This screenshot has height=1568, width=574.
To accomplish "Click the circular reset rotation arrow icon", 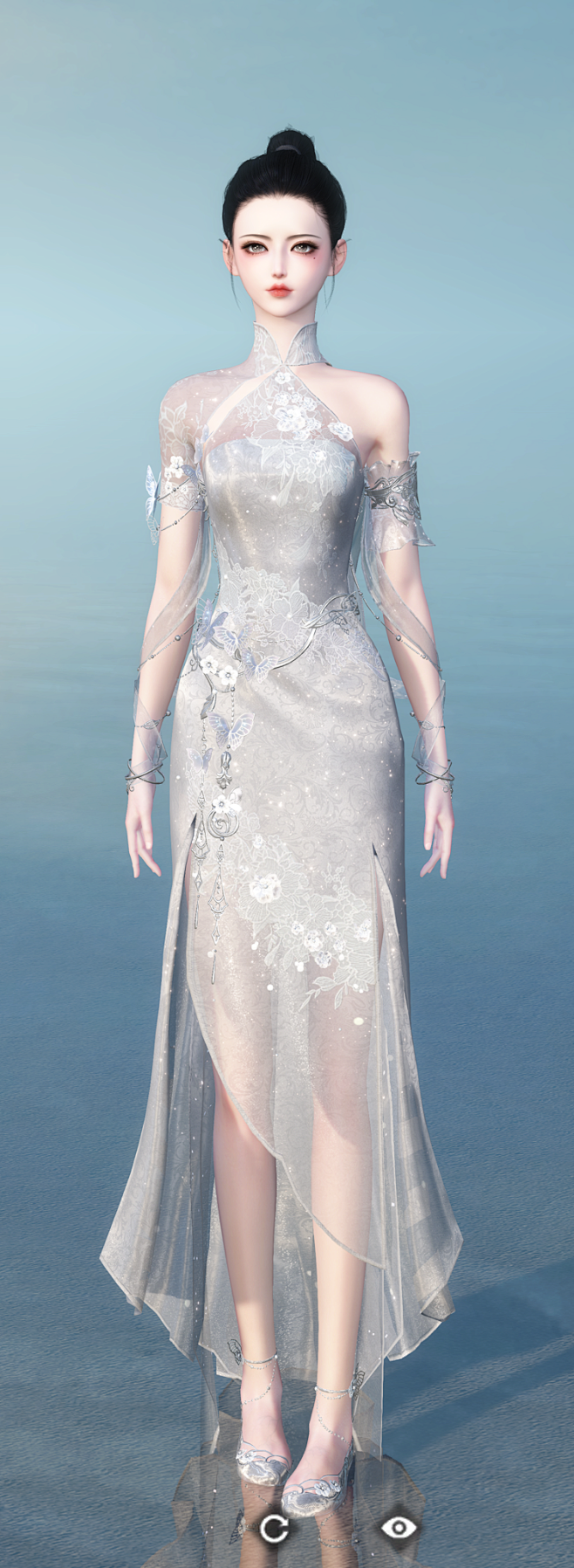I will click(274, 1527).
